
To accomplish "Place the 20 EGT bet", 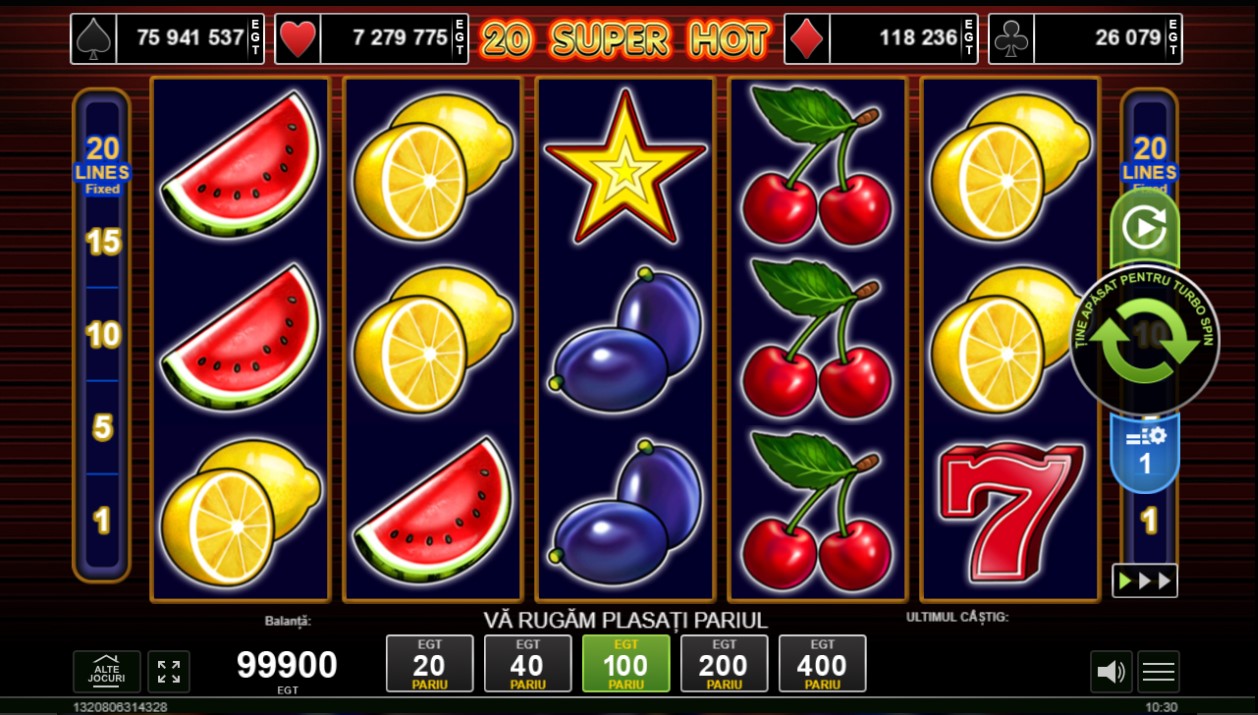I will coord(429,664).
